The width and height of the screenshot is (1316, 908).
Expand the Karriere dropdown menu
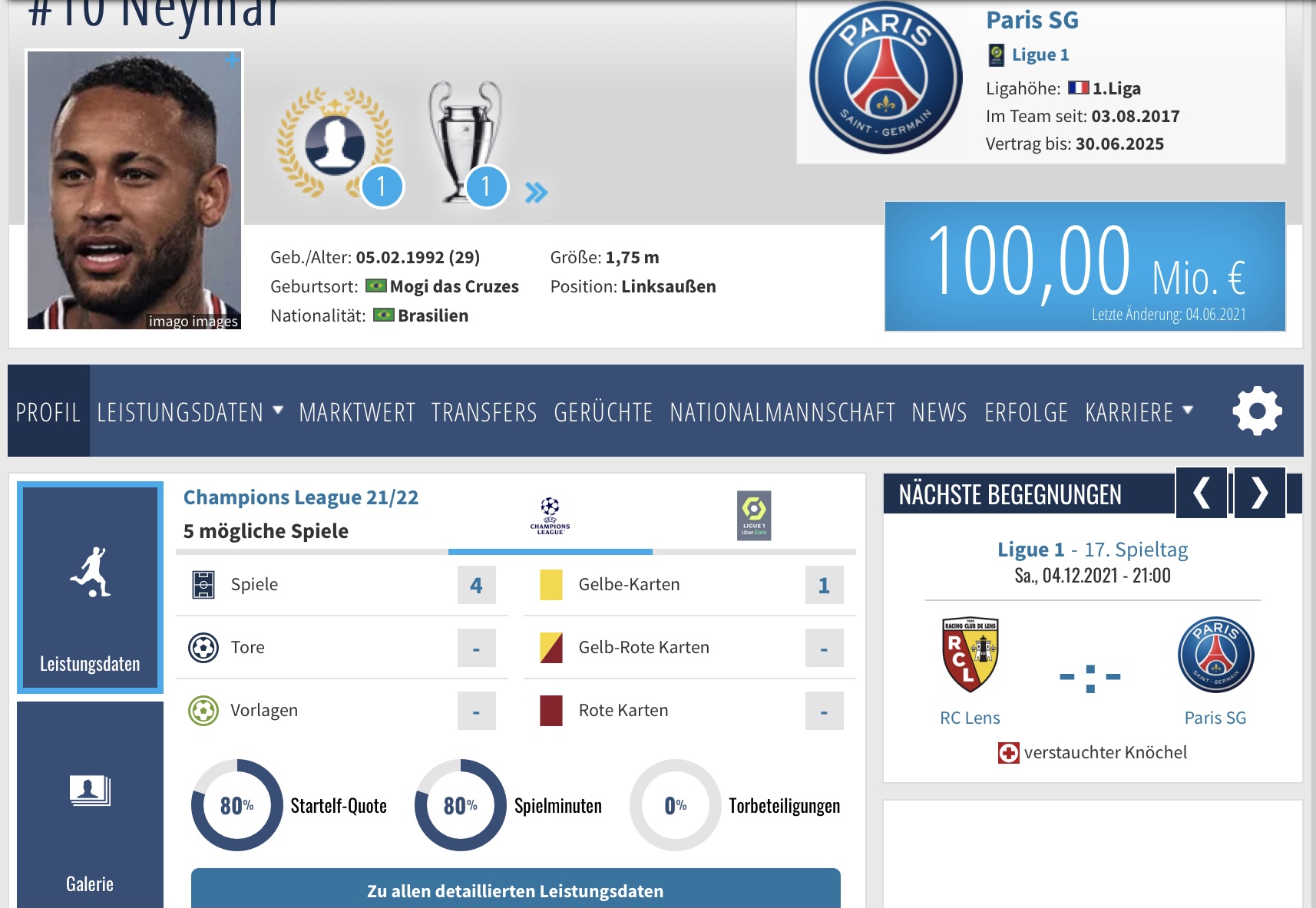(x=1139, y=412)
